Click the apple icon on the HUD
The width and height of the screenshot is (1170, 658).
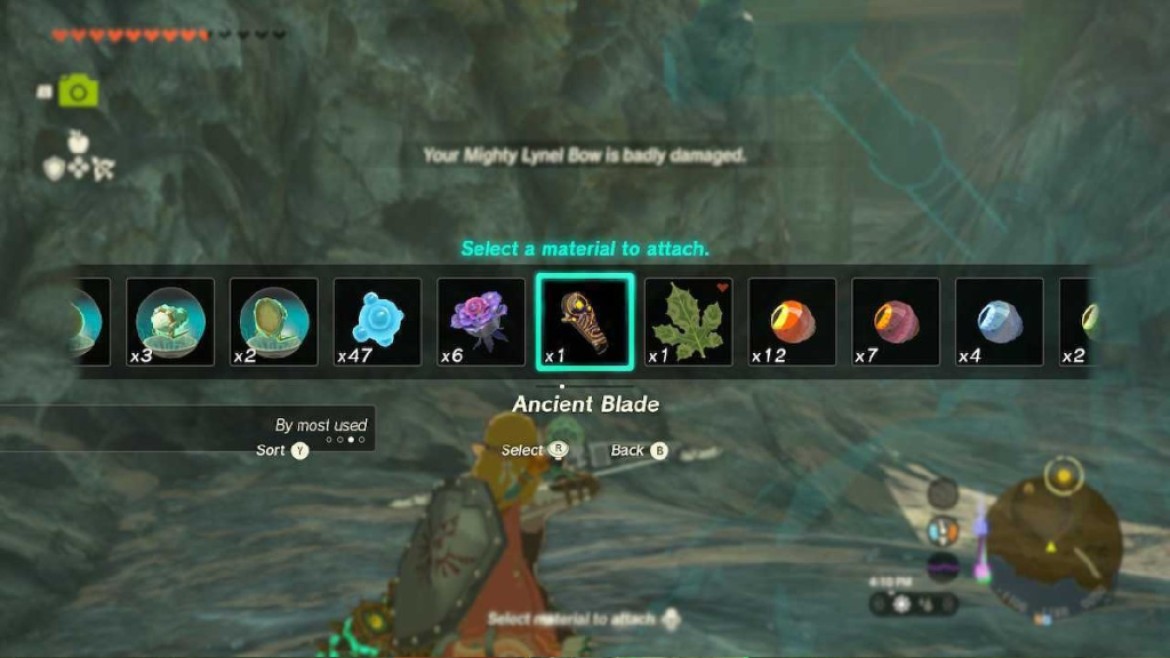click(x=79, y=141)
